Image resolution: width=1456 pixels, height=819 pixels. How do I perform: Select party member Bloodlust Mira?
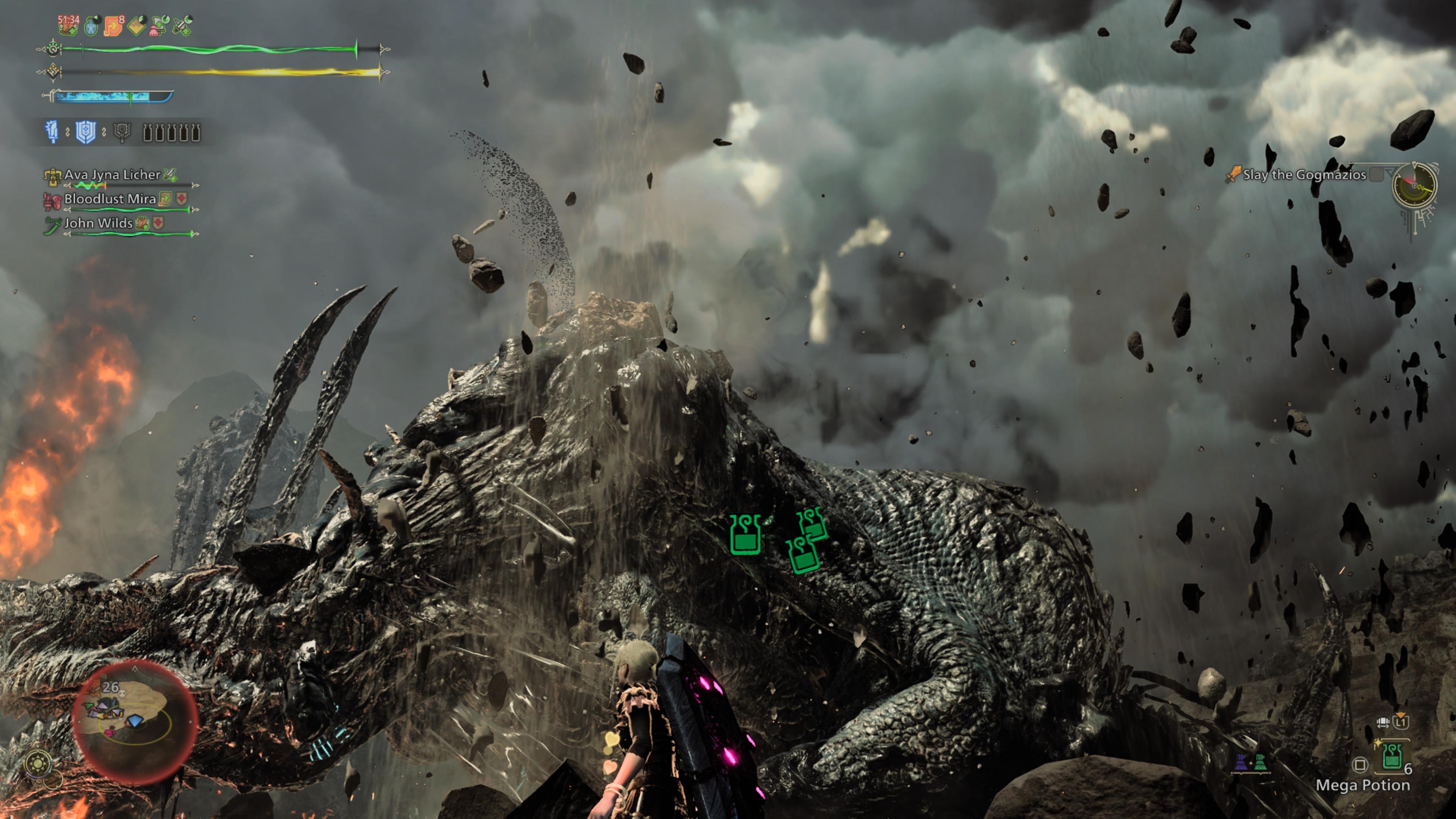pyautogui.click(x=110, y=199)
